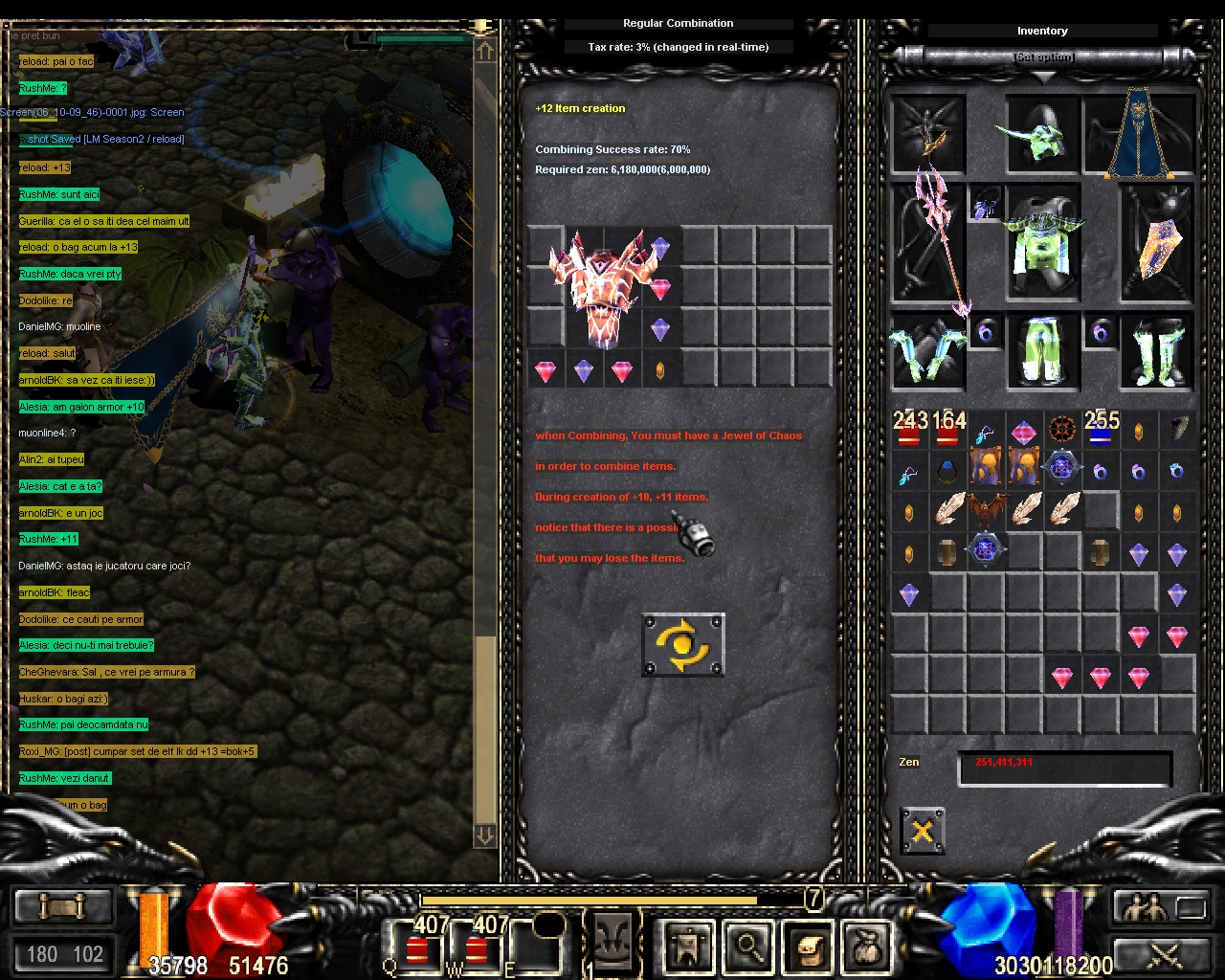Select the equipped gloves slot
The height and width of the screenshot is (980, 1225).
pos(926,351)
